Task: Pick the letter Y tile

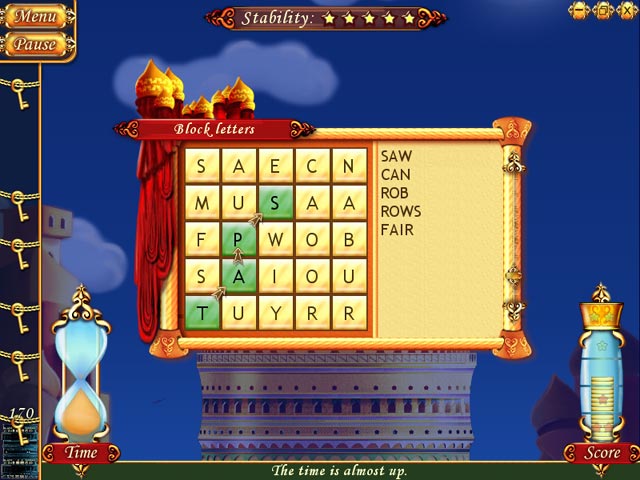Action: 276,312
